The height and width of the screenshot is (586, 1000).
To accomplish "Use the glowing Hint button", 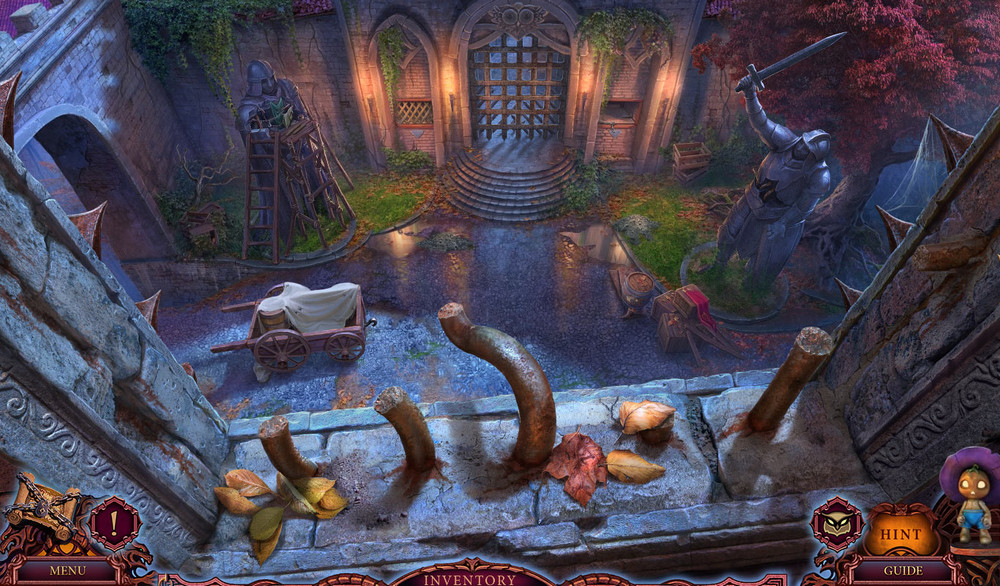I will pyautogui.click(x=901, y=534).
